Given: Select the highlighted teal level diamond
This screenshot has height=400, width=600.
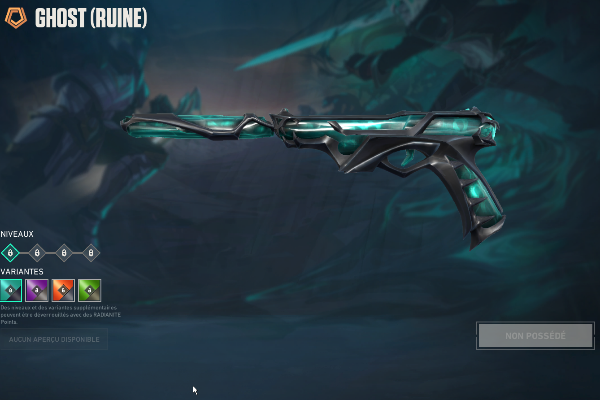Looking at the screenshot, I should (x=10, y=252).
